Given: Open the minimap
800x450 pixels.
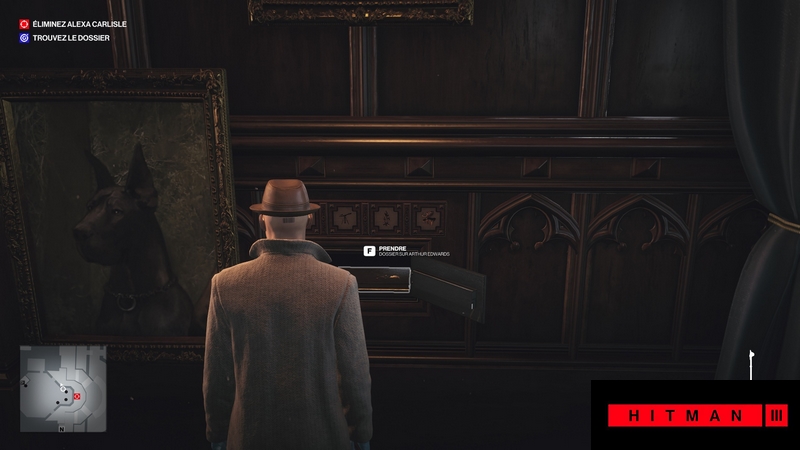Looking at the screenshot, I should click(63, 389).
